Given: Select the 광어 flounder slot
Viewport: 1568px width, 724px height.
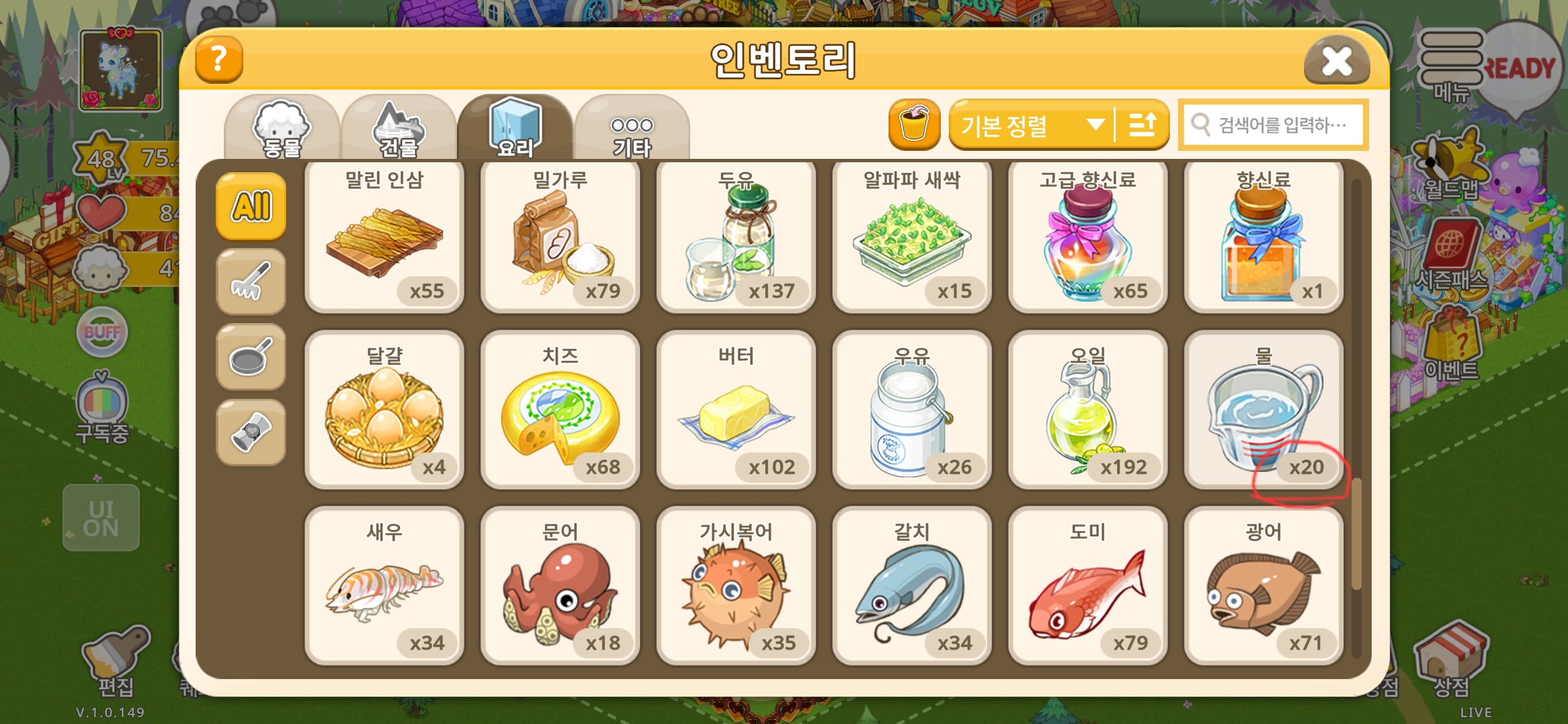Looking at the screenshot, I should (x=1263, y=586).
